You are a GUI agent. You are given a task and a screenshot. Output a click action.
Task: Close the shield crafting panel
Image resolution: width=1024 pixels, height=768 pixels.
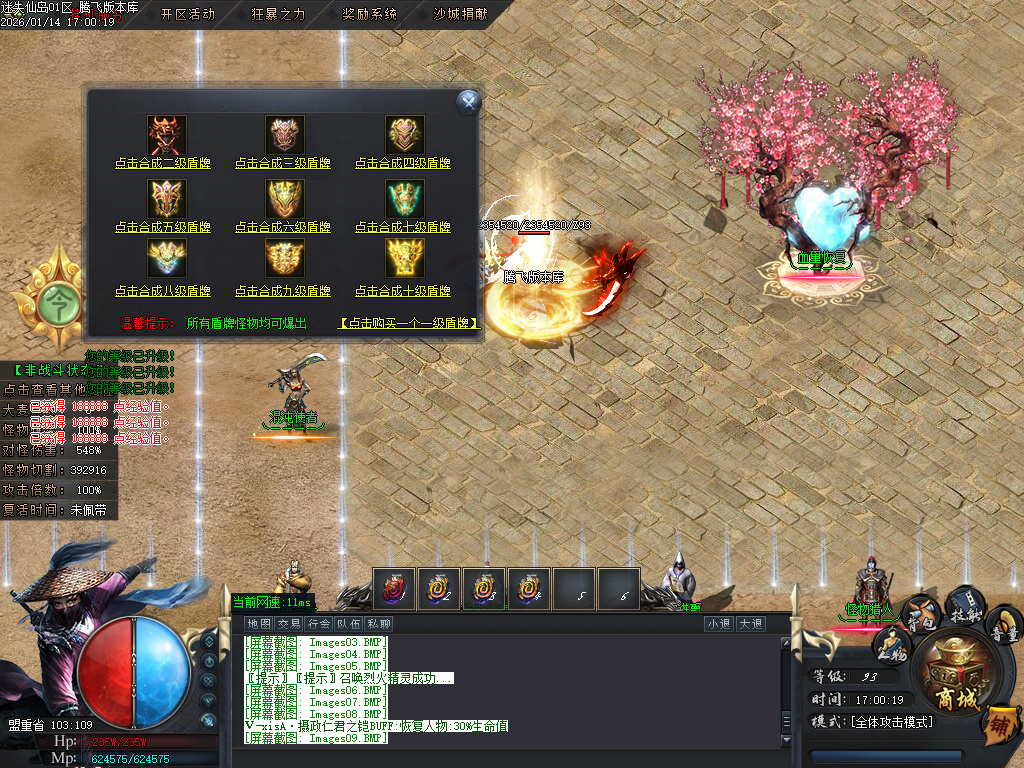point(468,102)
